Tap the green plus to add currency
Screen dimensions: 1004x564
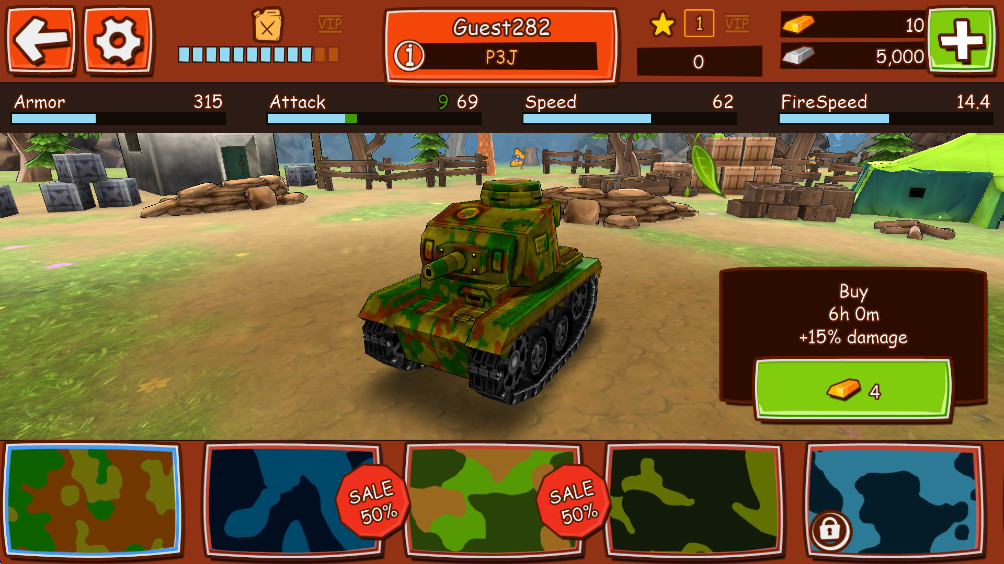pyautogui.click(x=963, y=39)
